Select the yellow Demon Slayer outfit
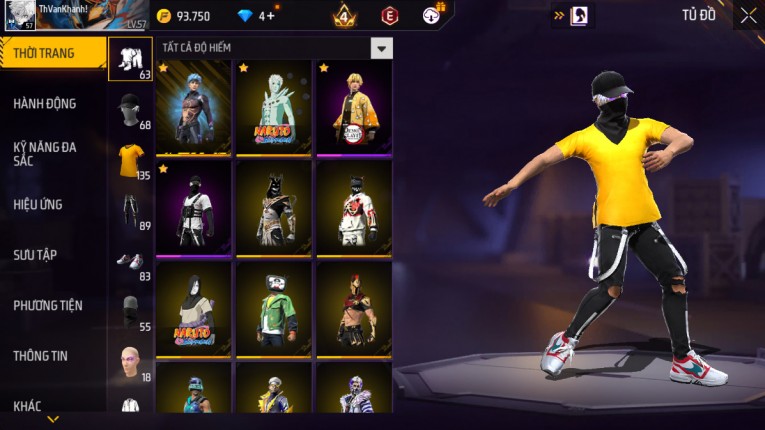Viewport: 765px width, 430px height. click(354, 107)
